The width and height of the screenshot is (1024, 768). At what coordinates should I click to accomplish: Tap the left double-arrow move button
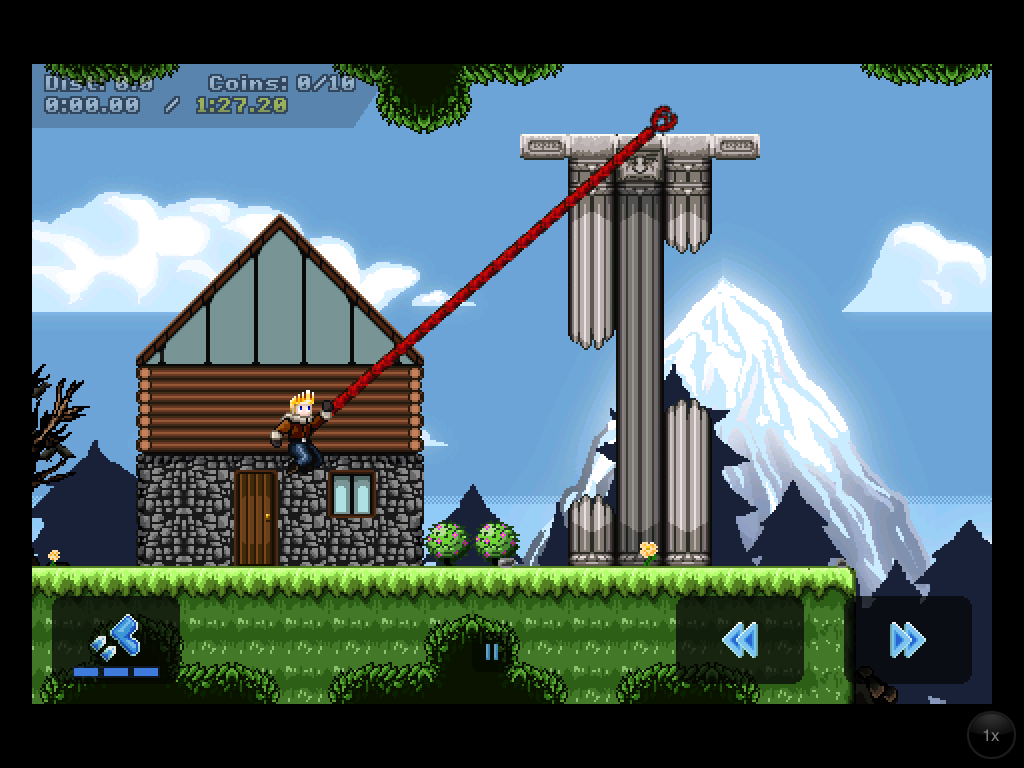click(x=740, y=640)
